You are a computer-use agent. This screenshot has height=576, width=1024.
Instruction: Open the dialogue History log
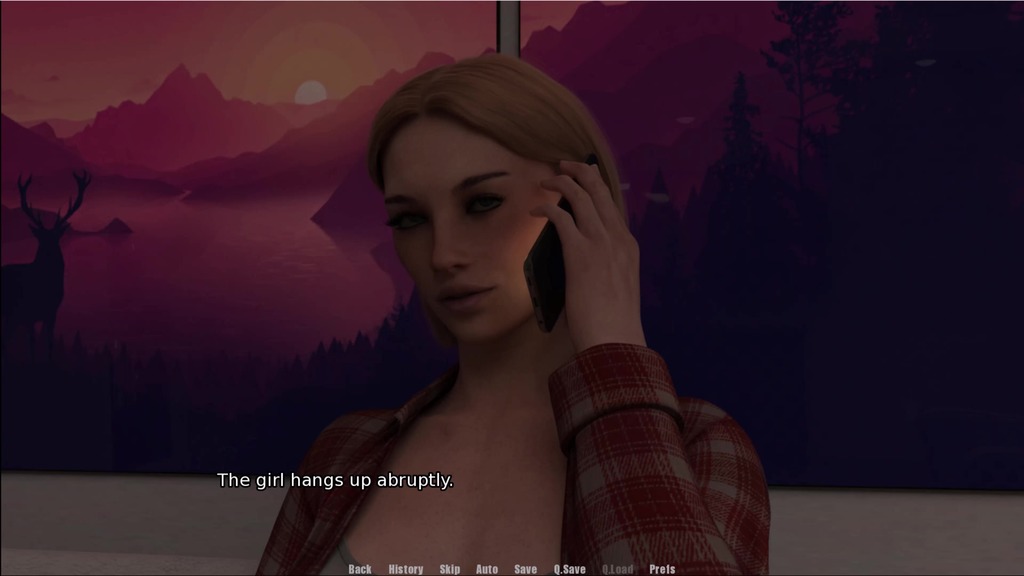[x=406, y=569]
